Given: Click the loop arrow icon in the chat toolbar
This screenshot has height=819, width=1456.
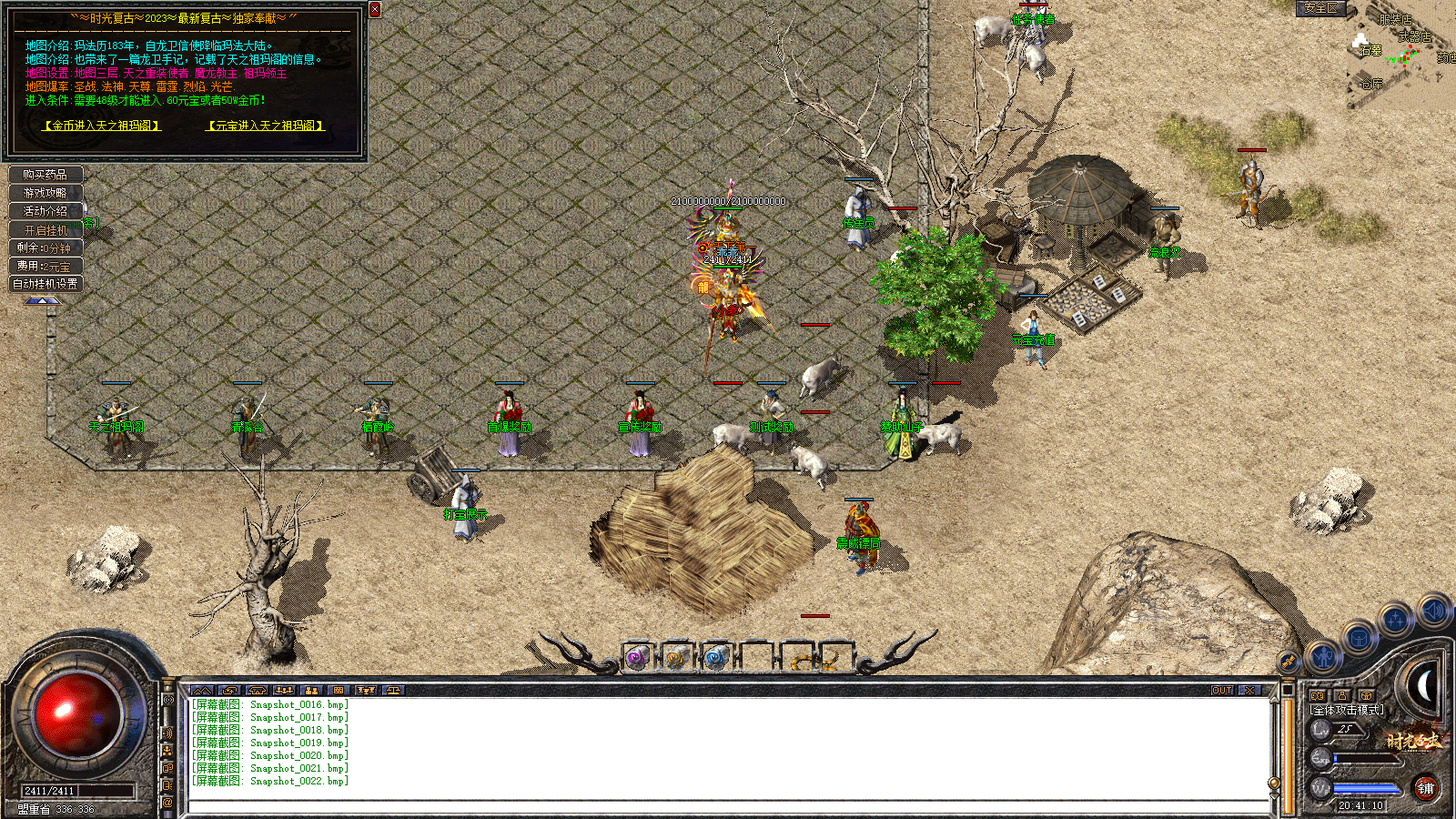Looking at the screenshot, I should point(231,691).
